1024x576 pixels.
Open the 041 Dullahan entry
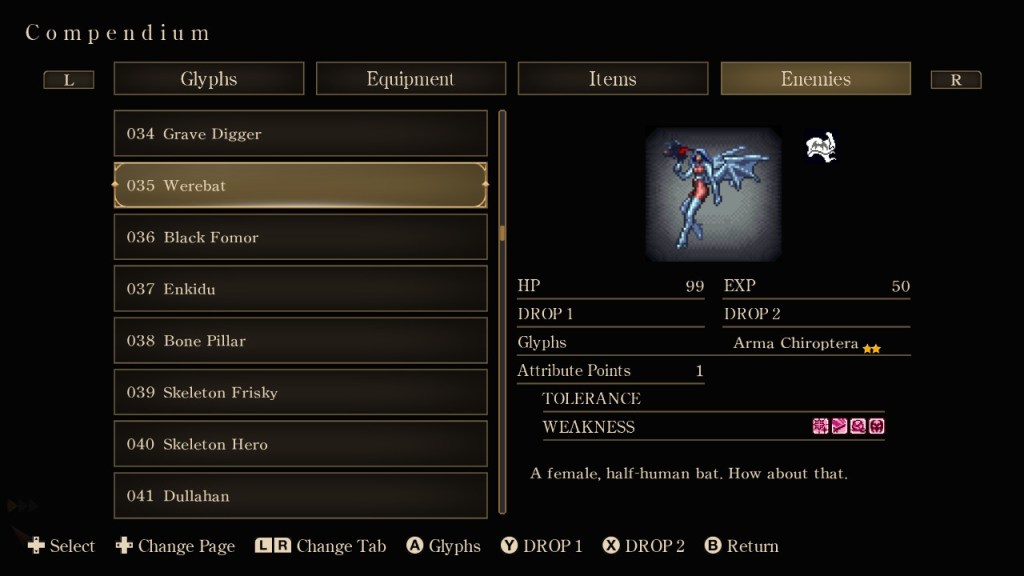301,496
